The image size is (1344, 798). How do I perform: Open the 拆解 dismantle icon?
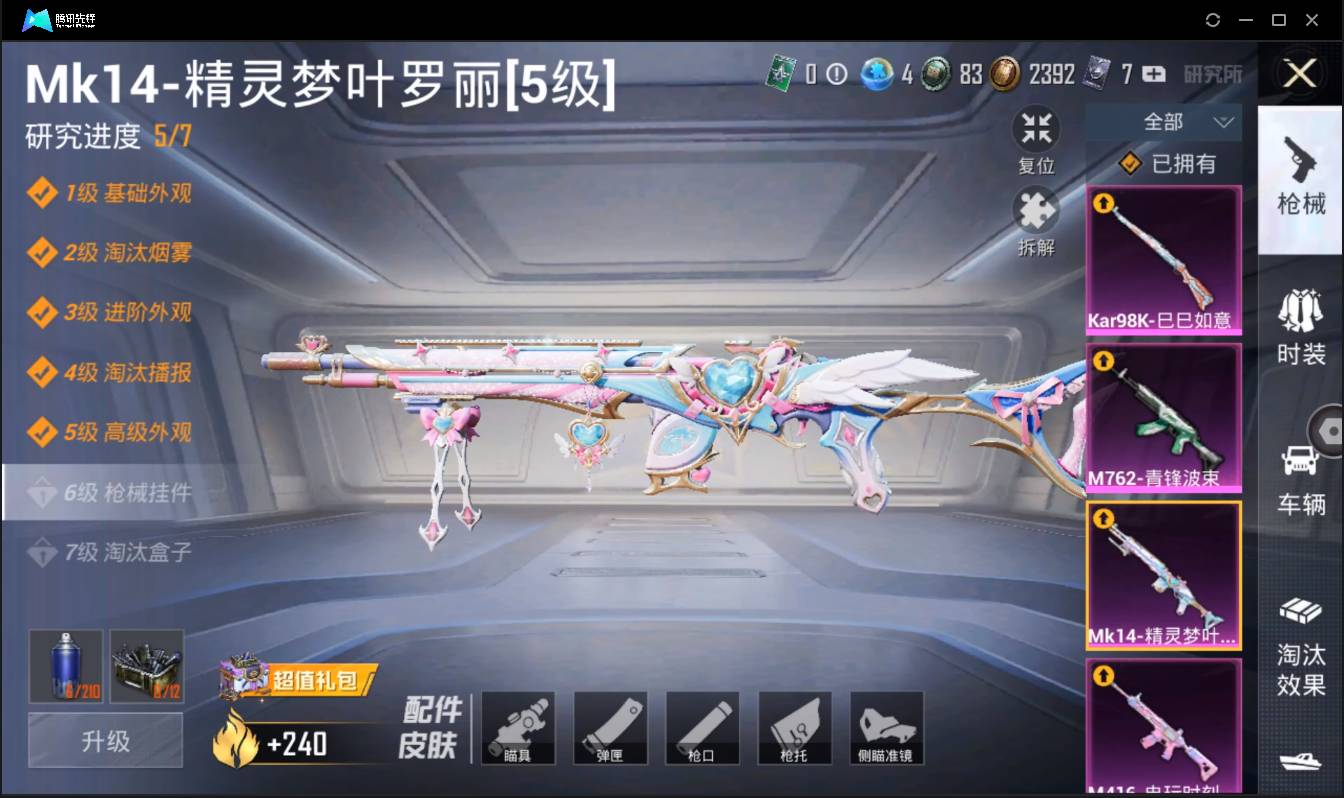[x=1036, y=213]
